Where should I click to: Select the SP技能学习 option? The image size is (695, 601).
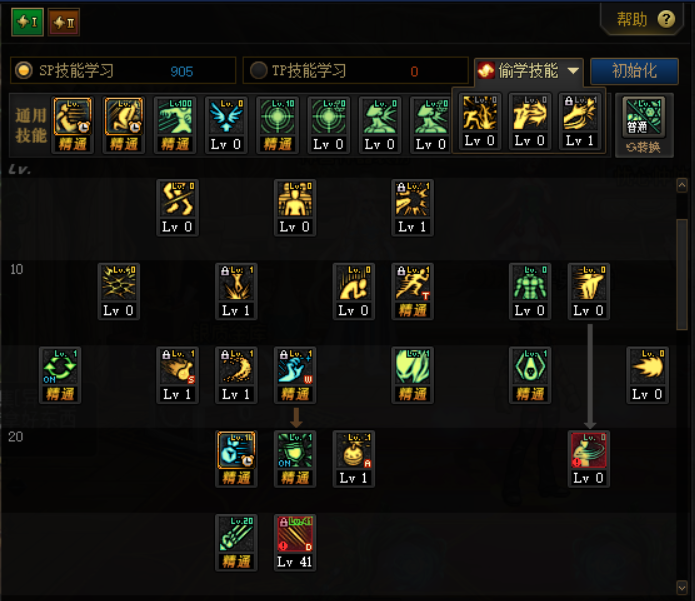(x=23, y=70)
